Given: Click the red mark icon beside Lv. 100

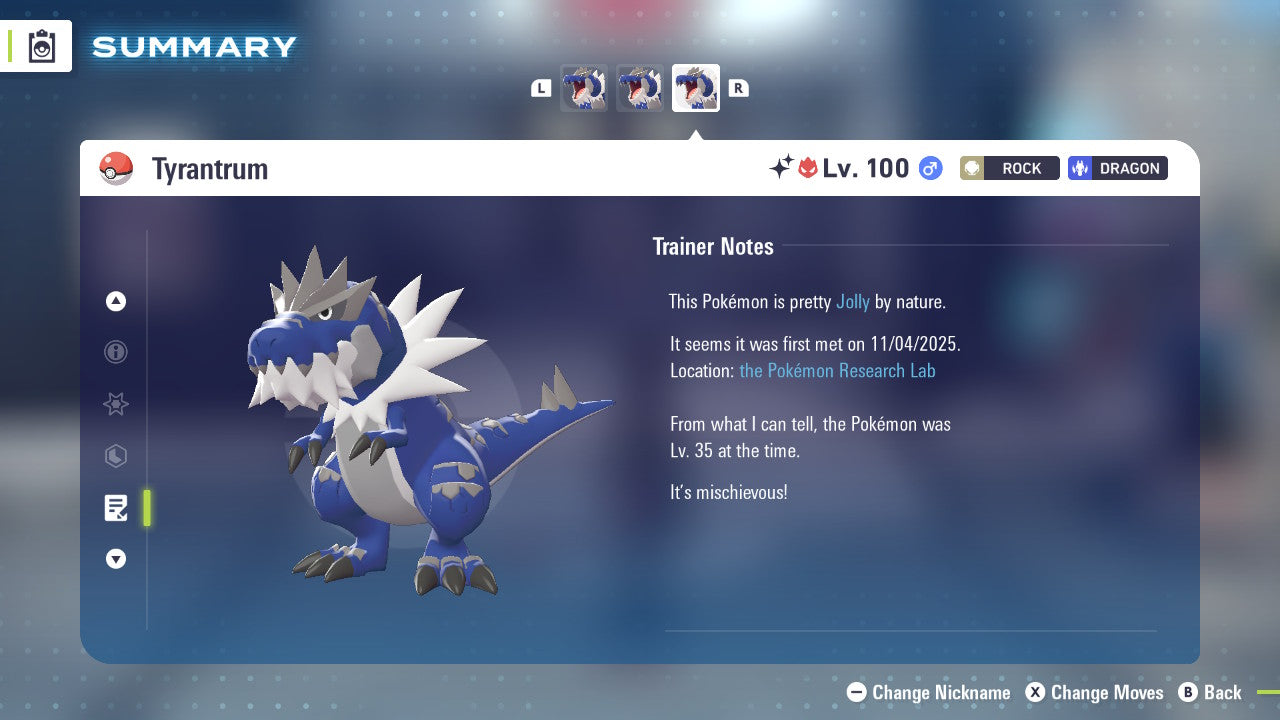Looking at the screenshot, I should (x=806, y=168).
